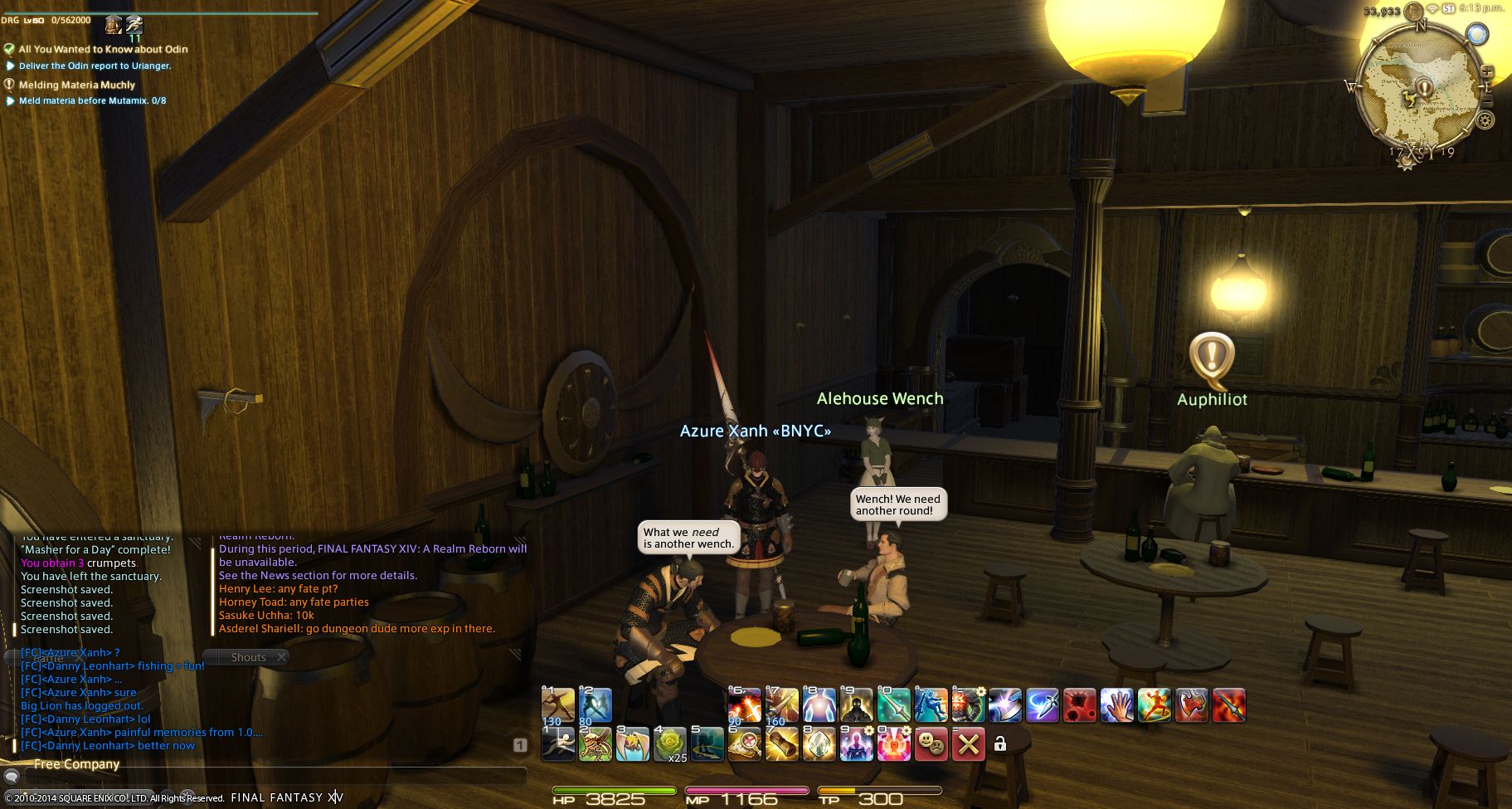Open the emote smiley faces hotbar slot
The image size is (1512, 809).
(931, 744)
